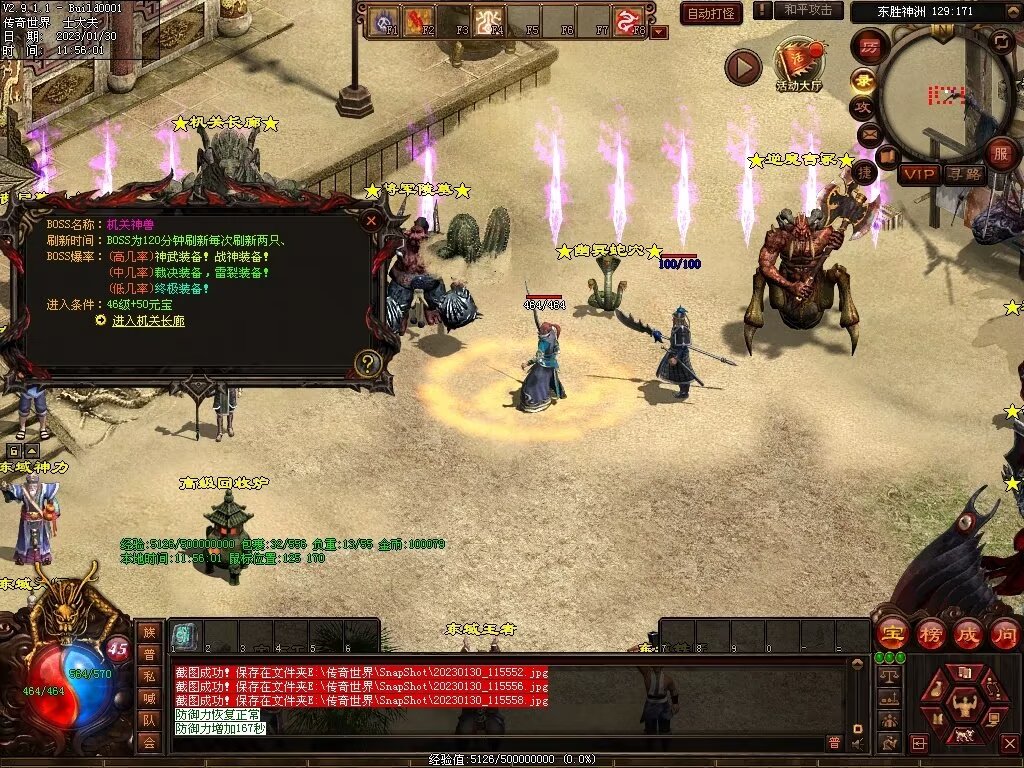Open the dialog's question mark help
The height and width of the screenshot is (768, 1024).
pos(368,363)
